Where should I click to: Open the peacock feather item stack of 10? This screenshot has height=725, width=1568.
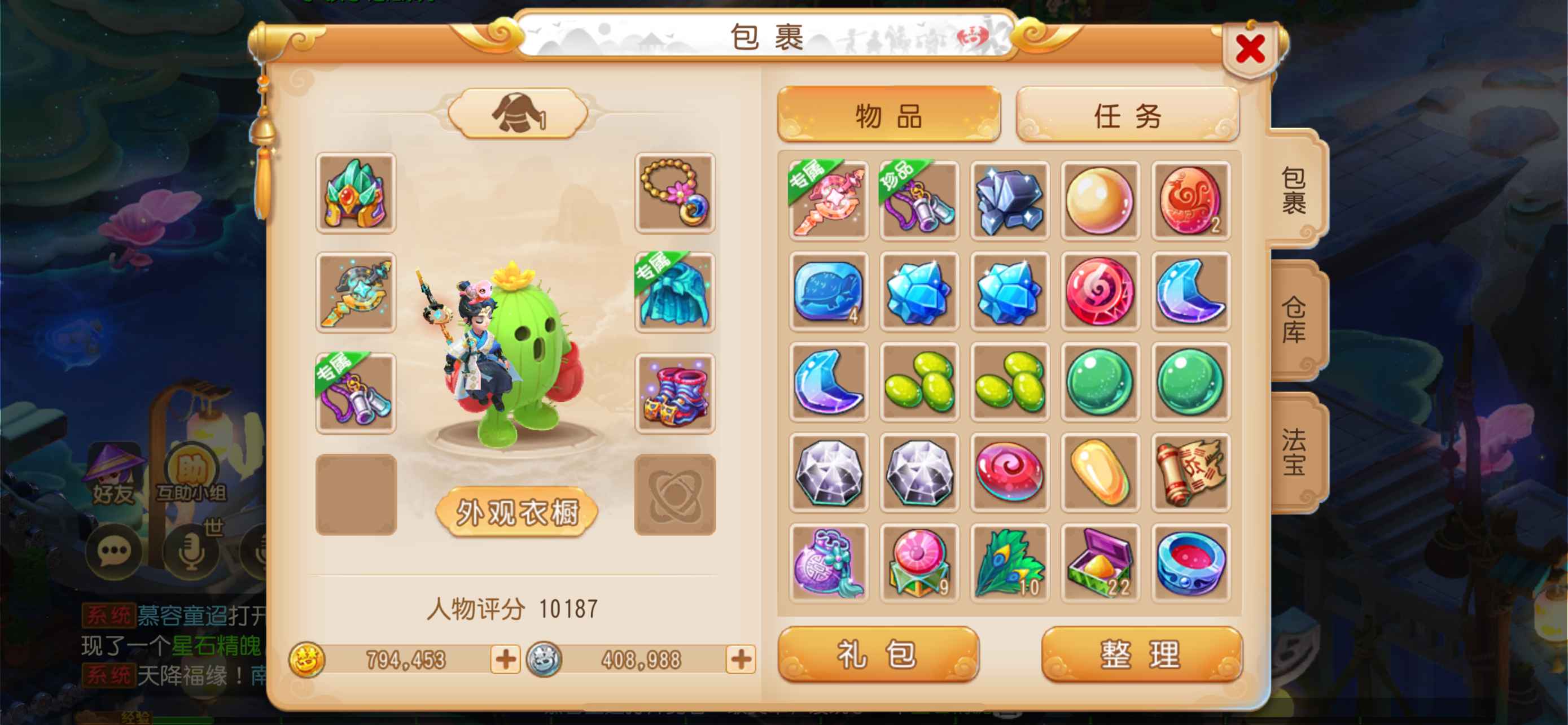[x=1010, y=562]
